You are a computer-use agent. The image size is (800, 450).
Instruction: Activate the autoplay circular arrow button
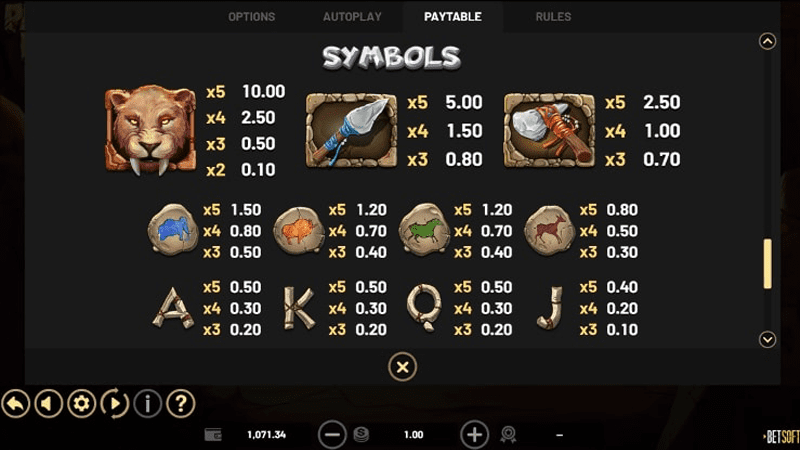tap(114, 404)
